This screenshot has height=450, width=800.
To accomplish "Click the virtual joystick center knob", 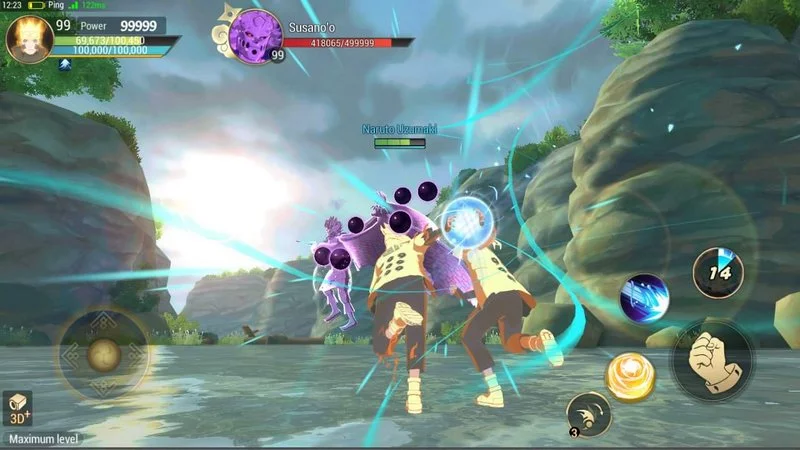I will tap(103, 353).
